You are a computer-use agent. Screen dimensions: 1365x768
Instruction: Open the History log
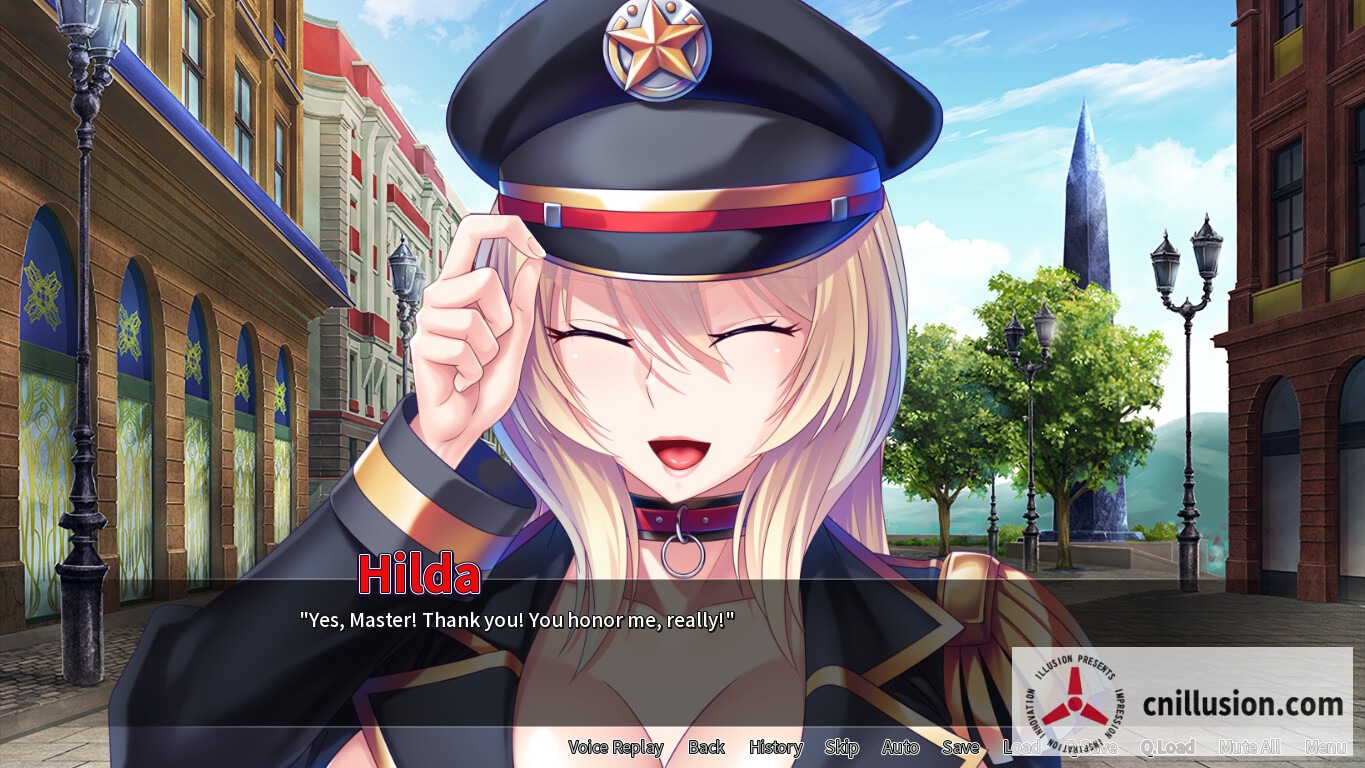(776, 747)
